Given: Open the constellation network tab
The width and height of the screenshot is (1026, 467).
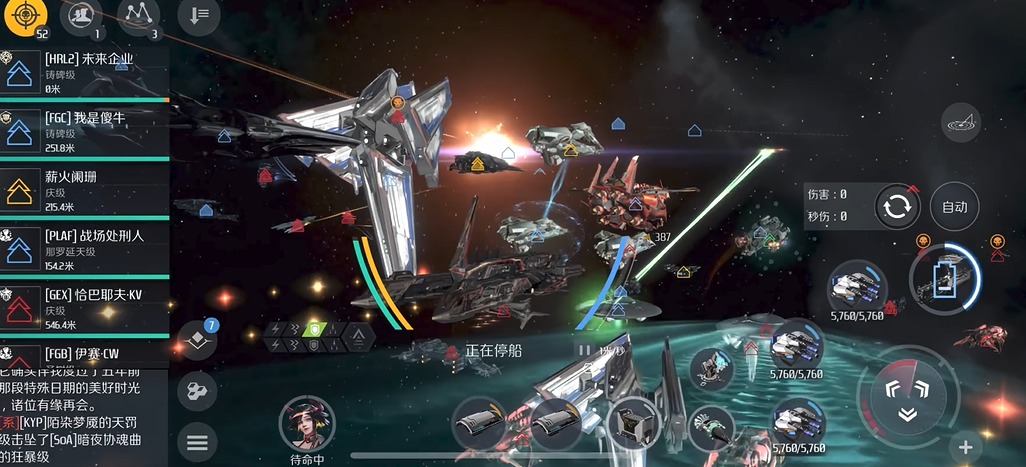Looking at the screenshot, I should point(139,17).
